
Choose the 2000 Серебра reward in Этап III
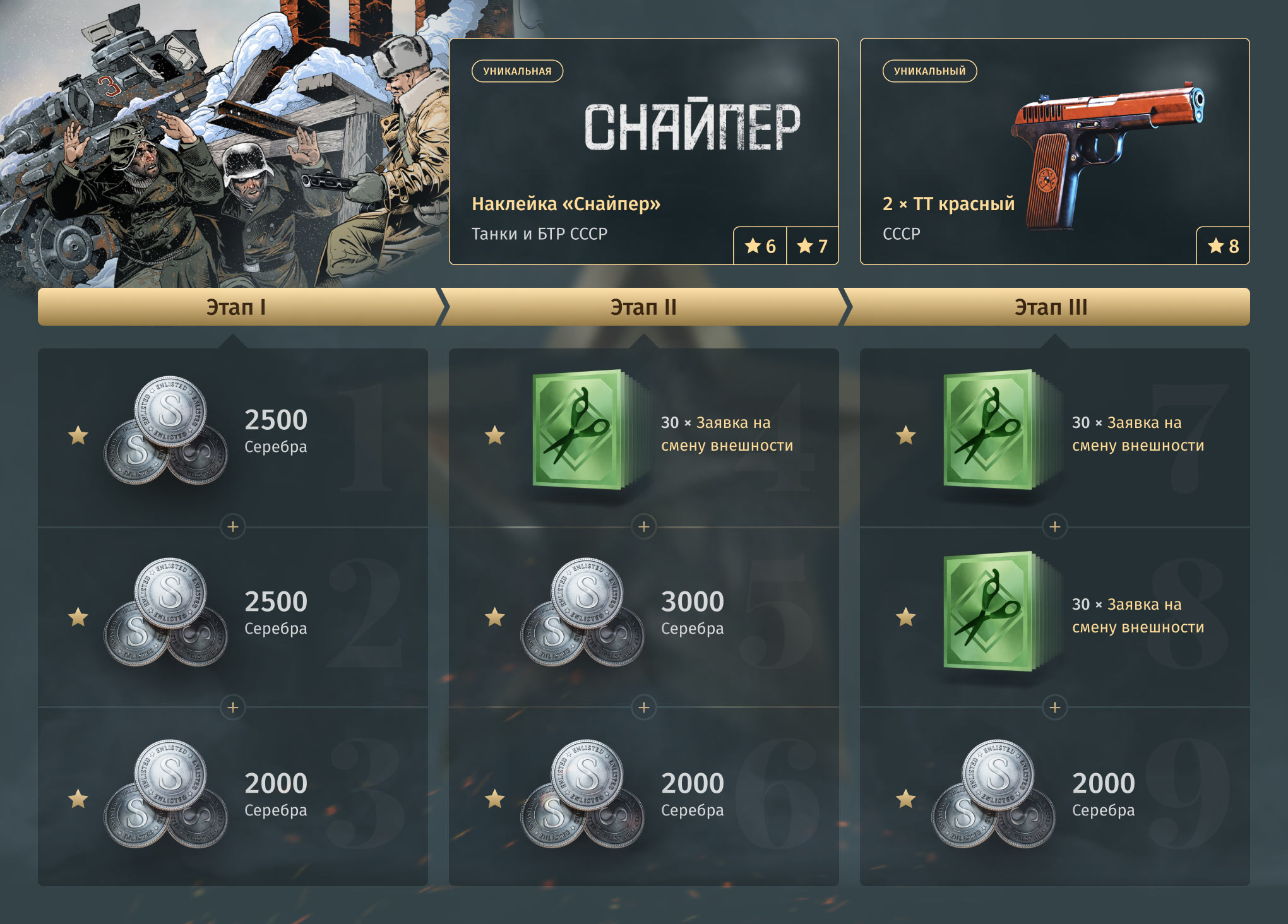(x=1054, y=798)
